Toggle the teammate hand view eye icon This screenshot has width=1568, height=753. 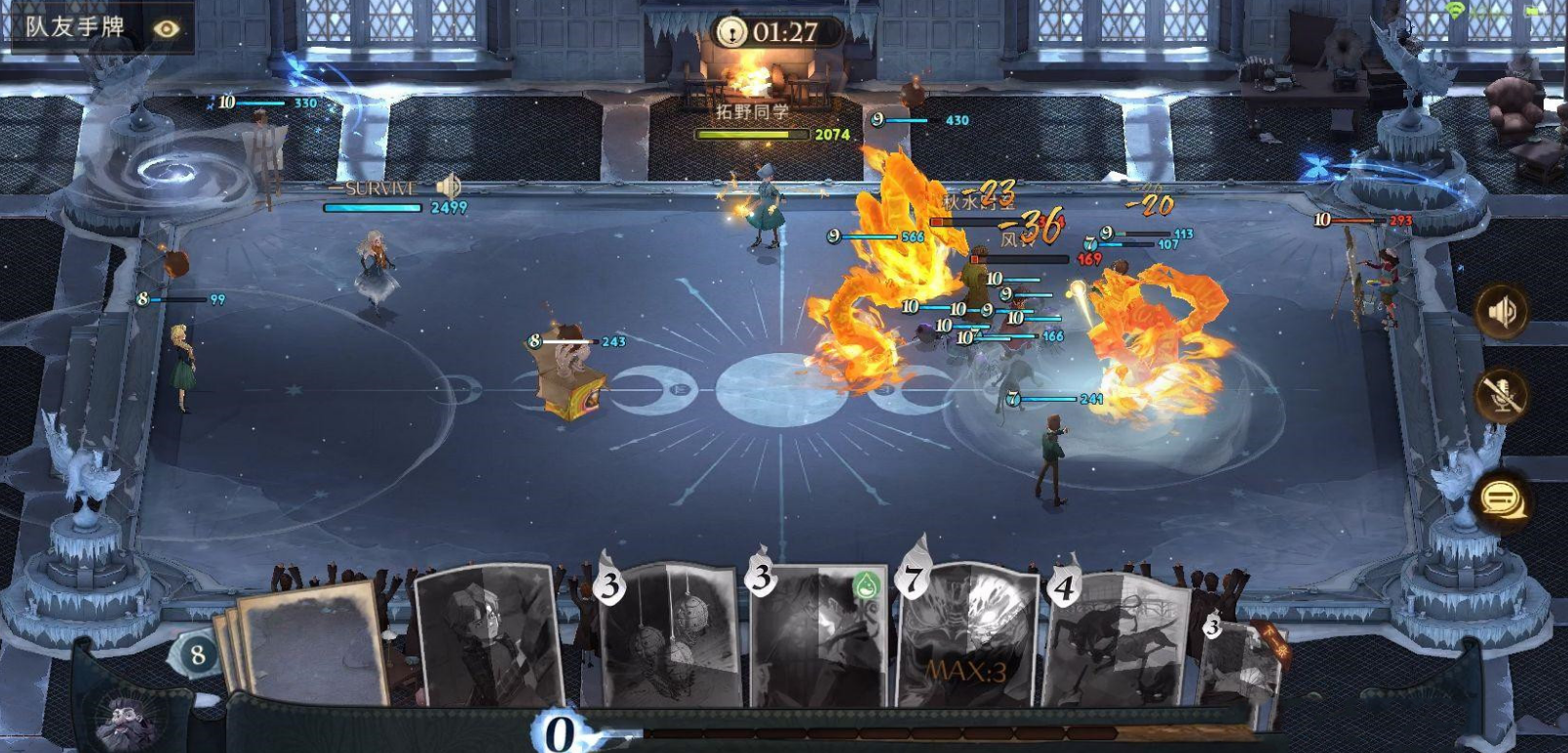[167, 28]
